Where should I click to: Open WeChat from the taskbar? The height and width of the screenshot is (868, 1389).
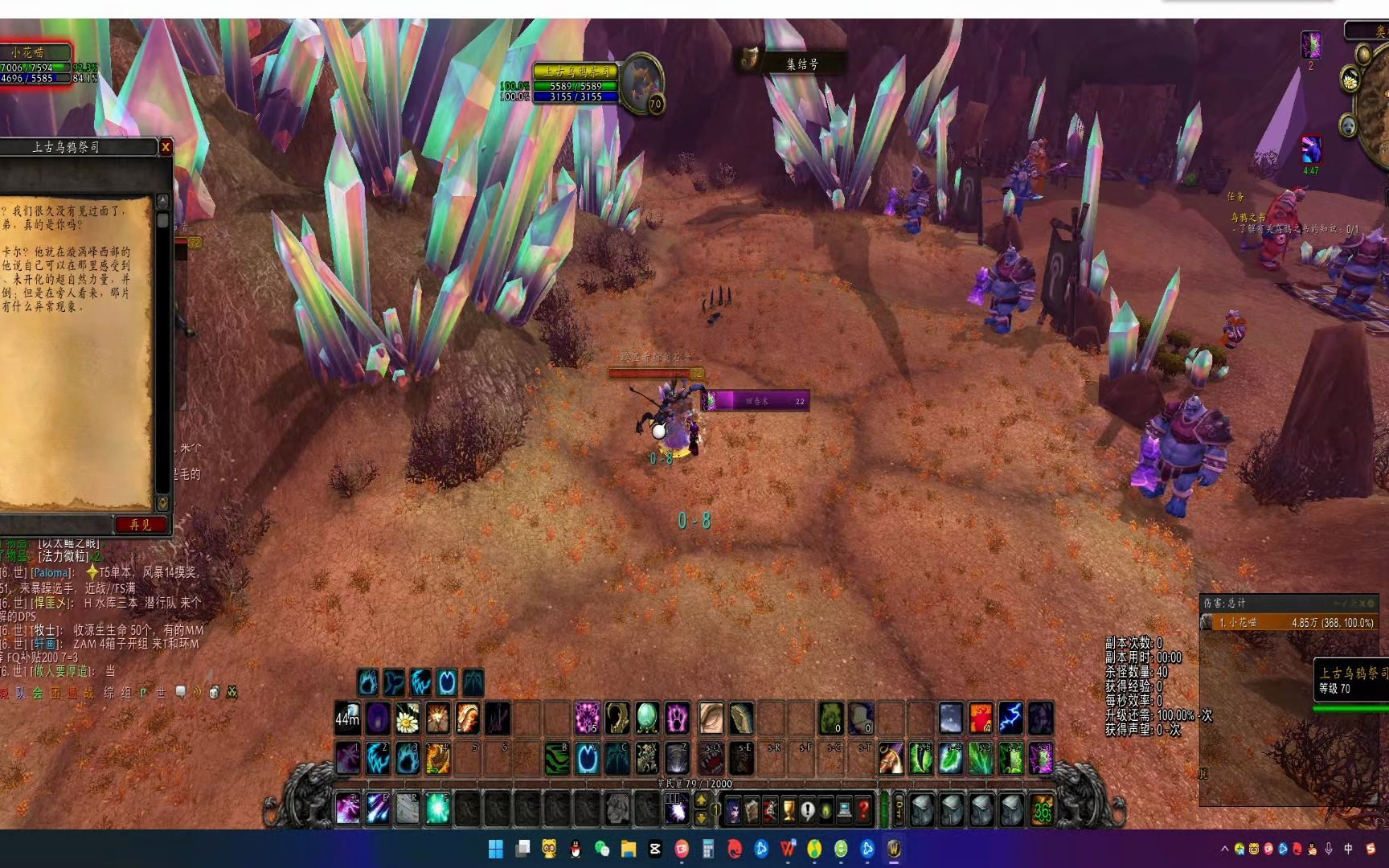(x=602, y=849)
